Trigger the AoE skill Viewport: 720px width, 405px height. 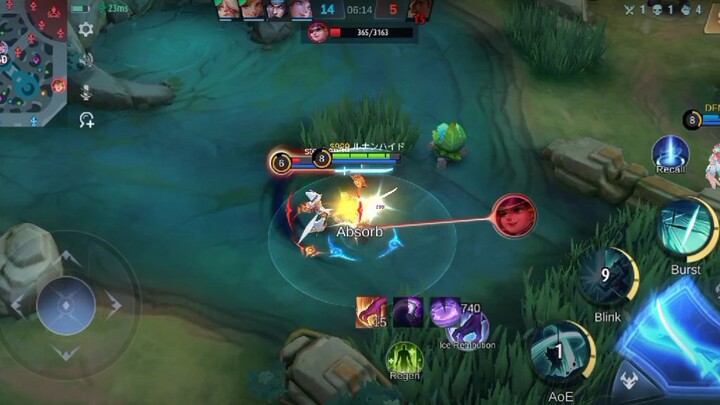click(561, 352)
